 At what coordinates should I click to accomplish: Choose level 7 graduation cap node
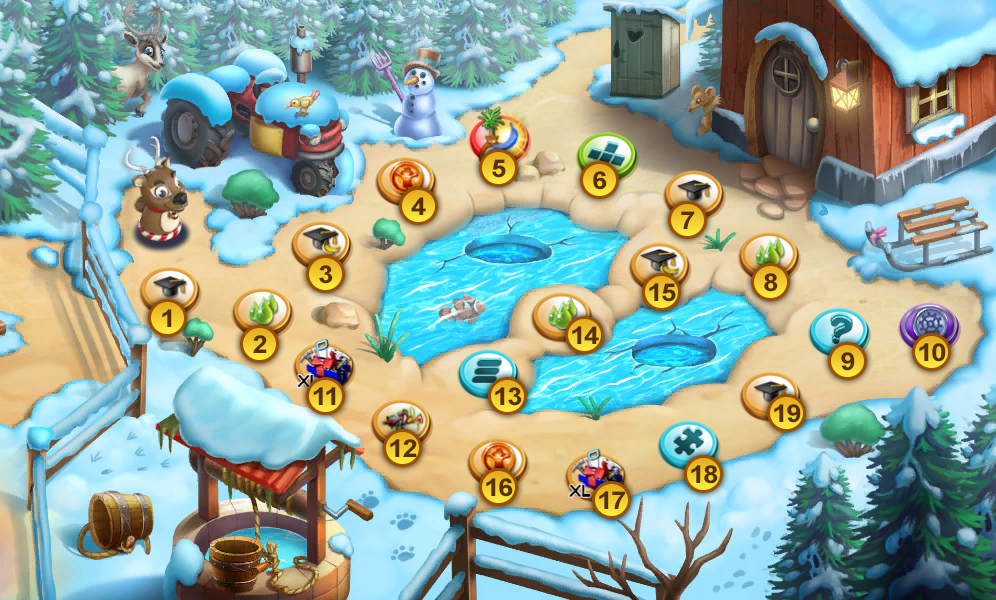[693, 192]
